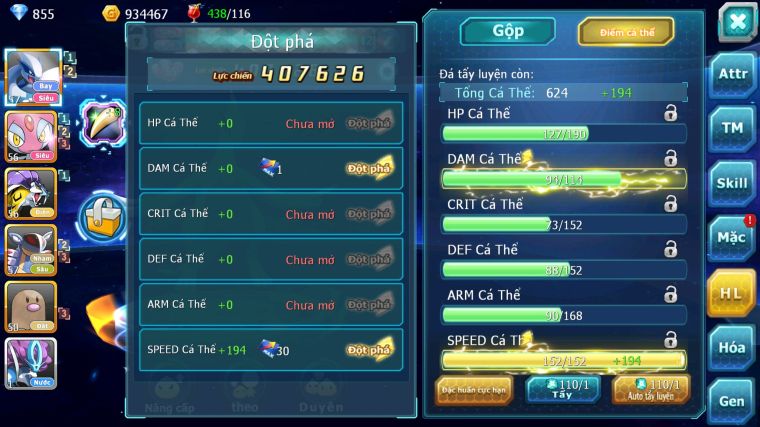This screenshot has height=427, width=760.
Task: Toggle the lock on DEF Cá Thể
Action: pyautogui.click(x=670, y=249)
